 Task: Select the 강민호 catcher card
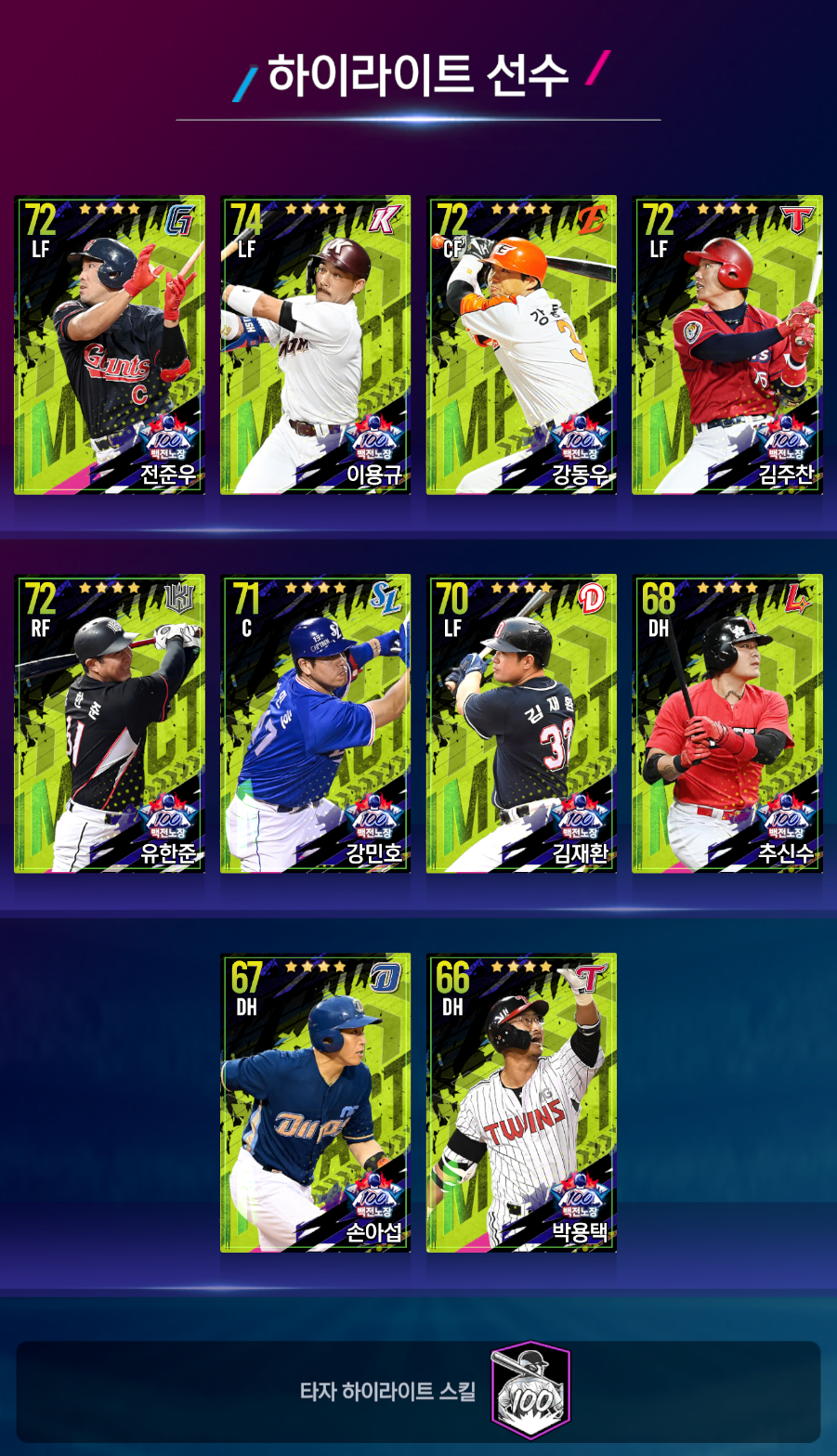pos(316,723)
